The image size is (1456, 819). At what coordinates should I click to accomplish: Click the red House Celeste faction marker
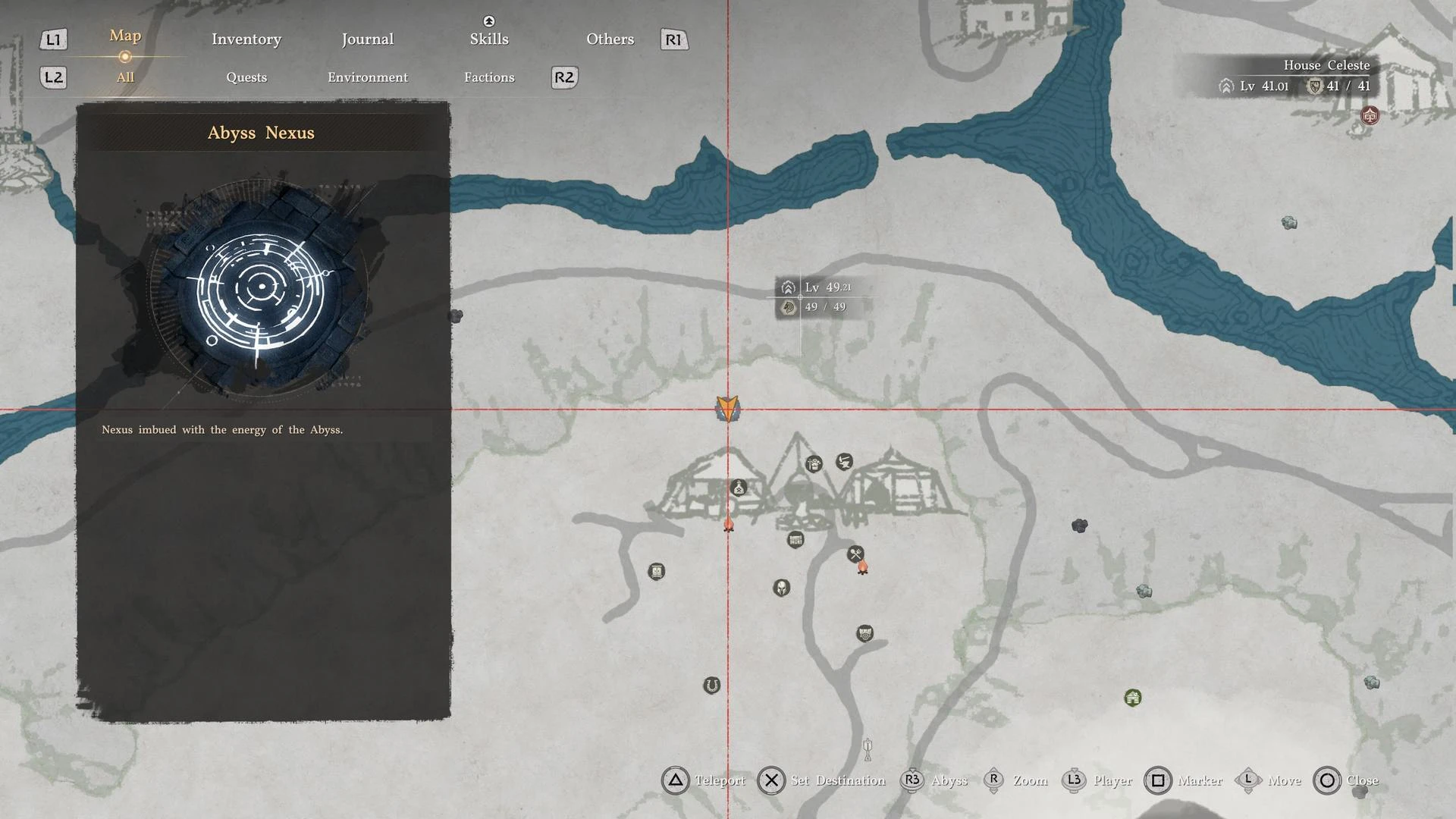point(1370,116)
